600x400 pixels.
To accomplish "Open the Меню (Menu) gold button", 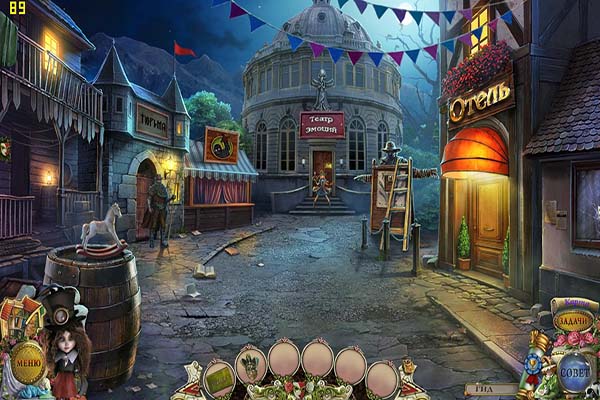I will 28,361.
